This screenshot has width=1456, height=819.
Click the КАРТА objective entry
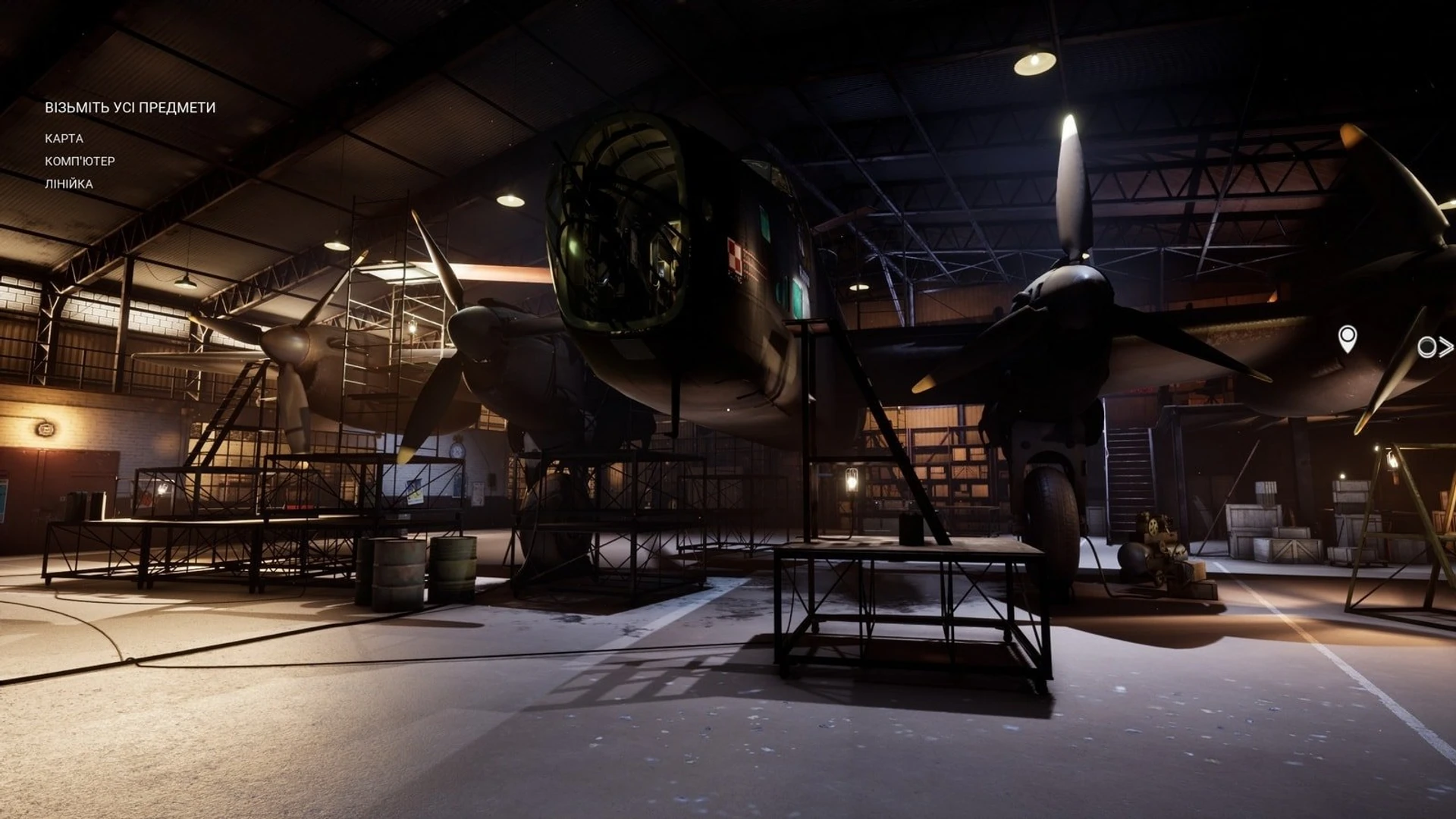64,139
